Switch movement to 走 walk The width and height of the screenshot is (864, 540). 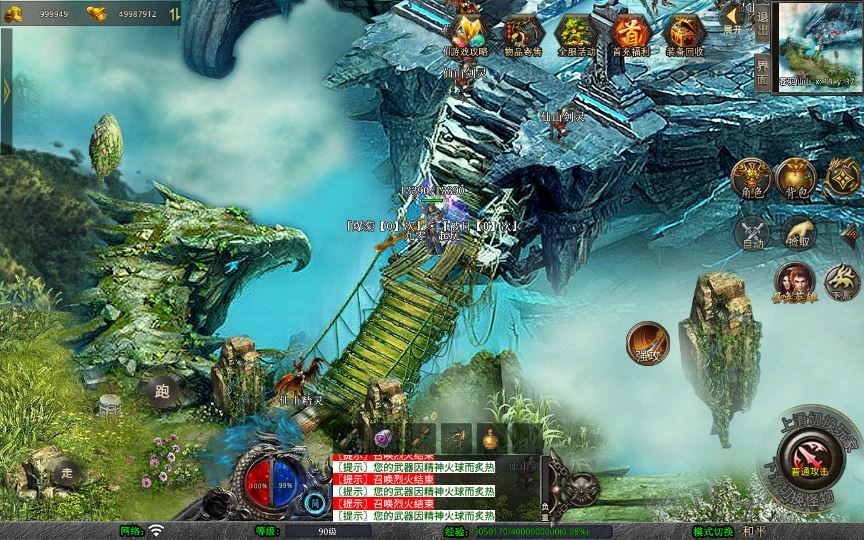tap(66, 471)
